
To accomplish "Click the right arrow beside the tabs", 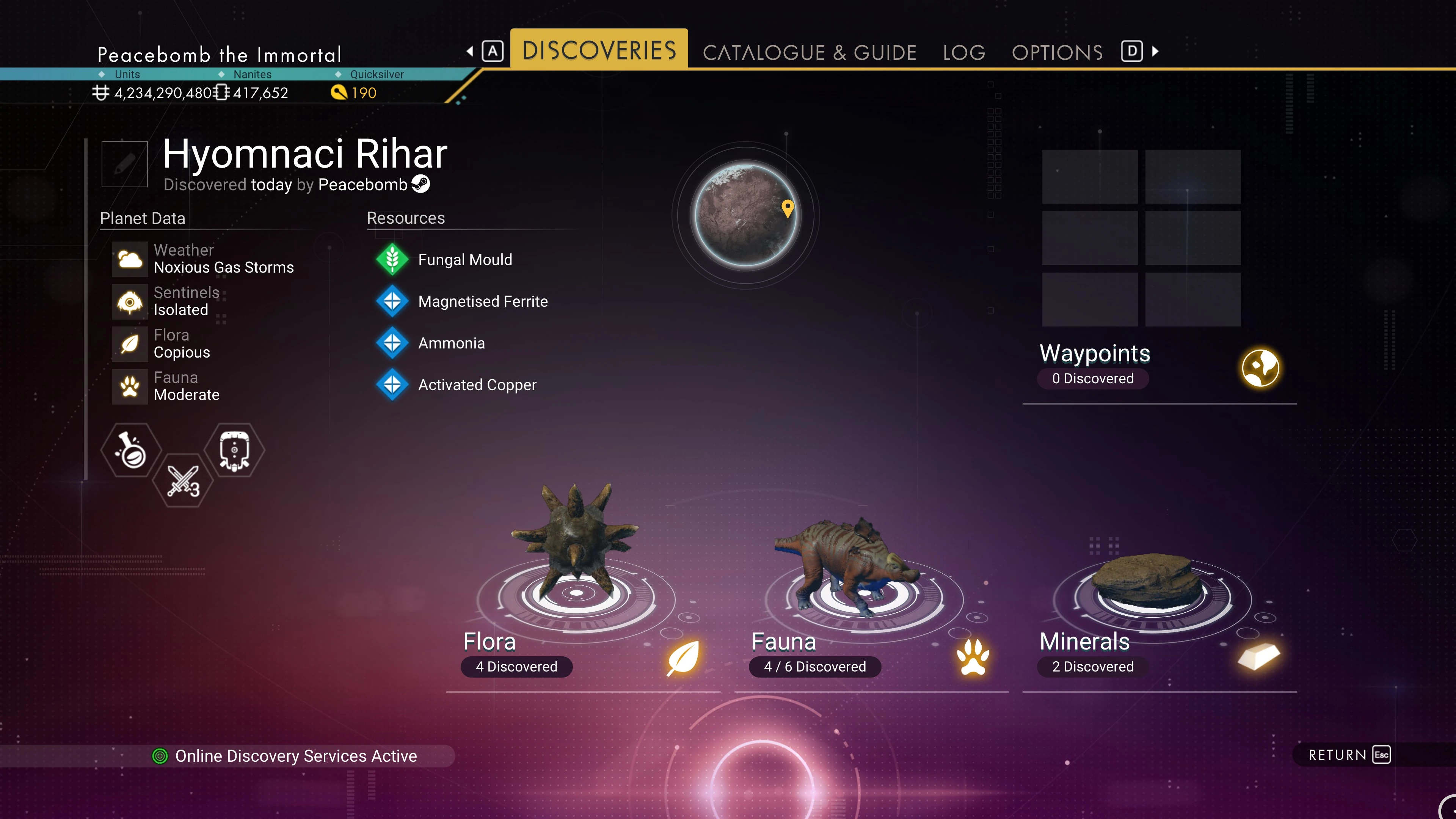I will (1155, 52).
